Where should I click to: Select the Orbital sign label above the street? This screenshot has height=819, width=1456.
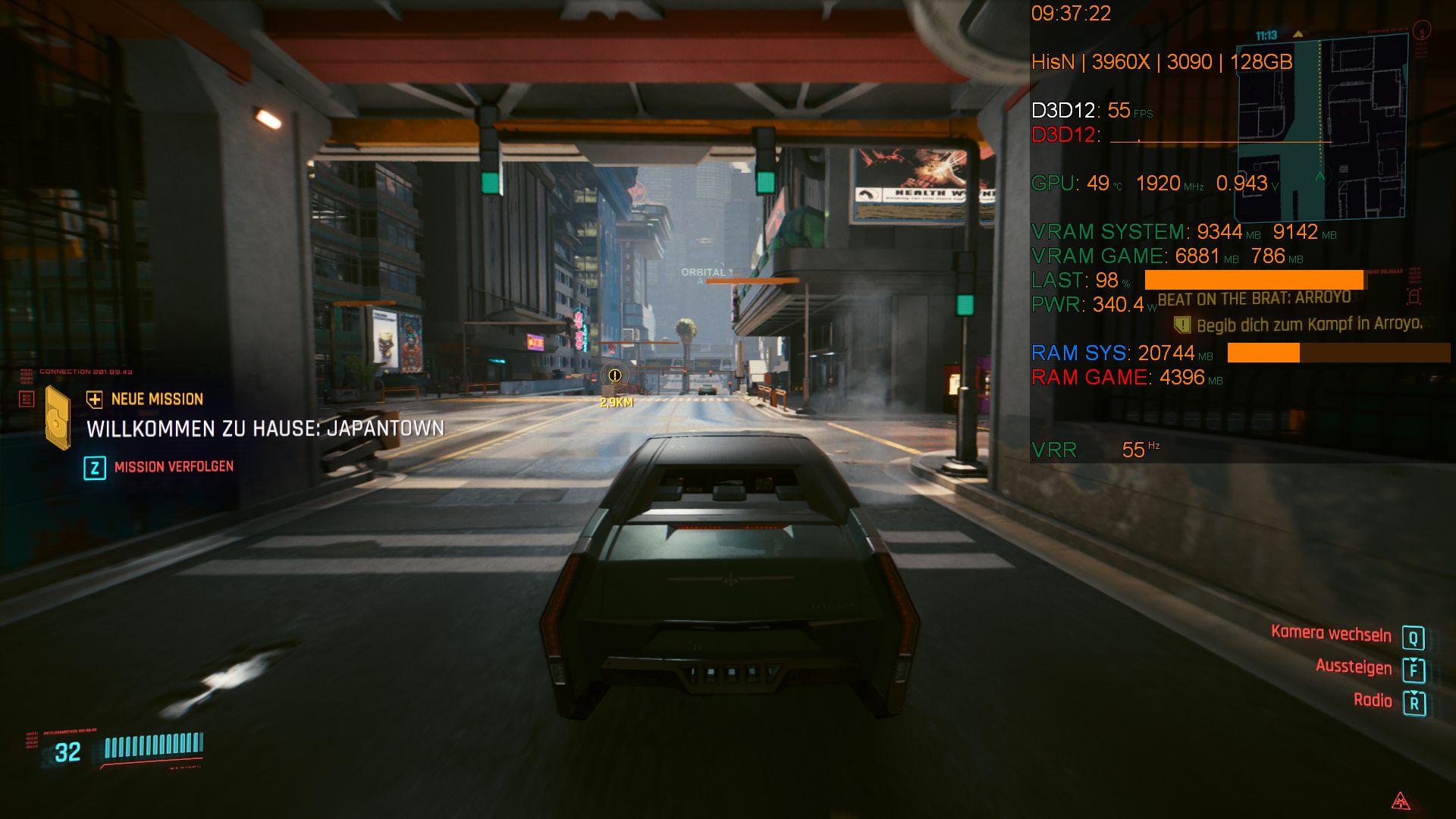tap(705, 270)
